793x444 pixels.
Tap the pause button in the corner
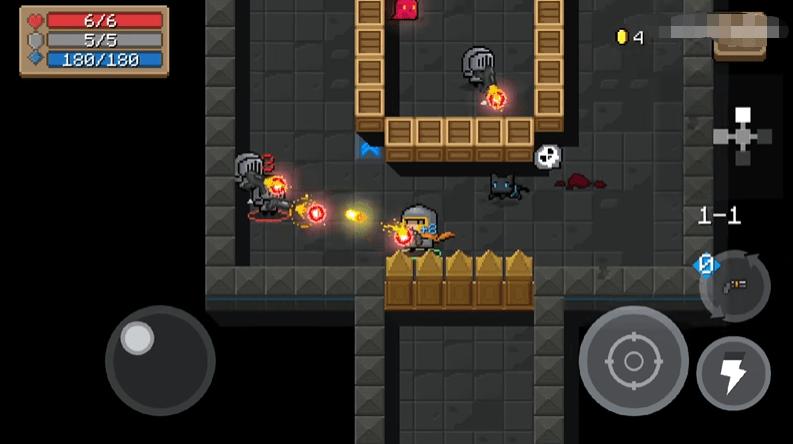click(740, 37)
